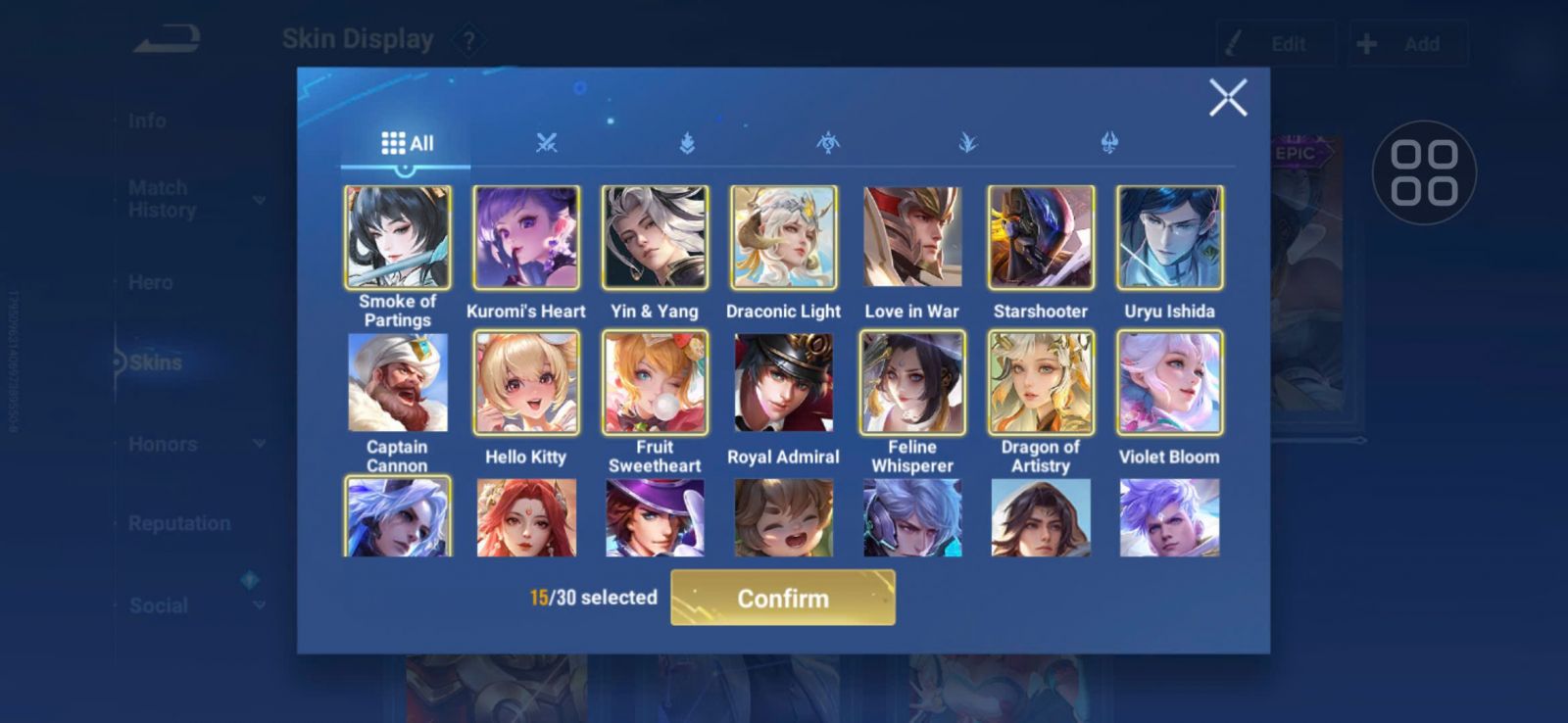The image size is (1568, 723).
Task: Add the Love in War skin
Action: point(912,238)
